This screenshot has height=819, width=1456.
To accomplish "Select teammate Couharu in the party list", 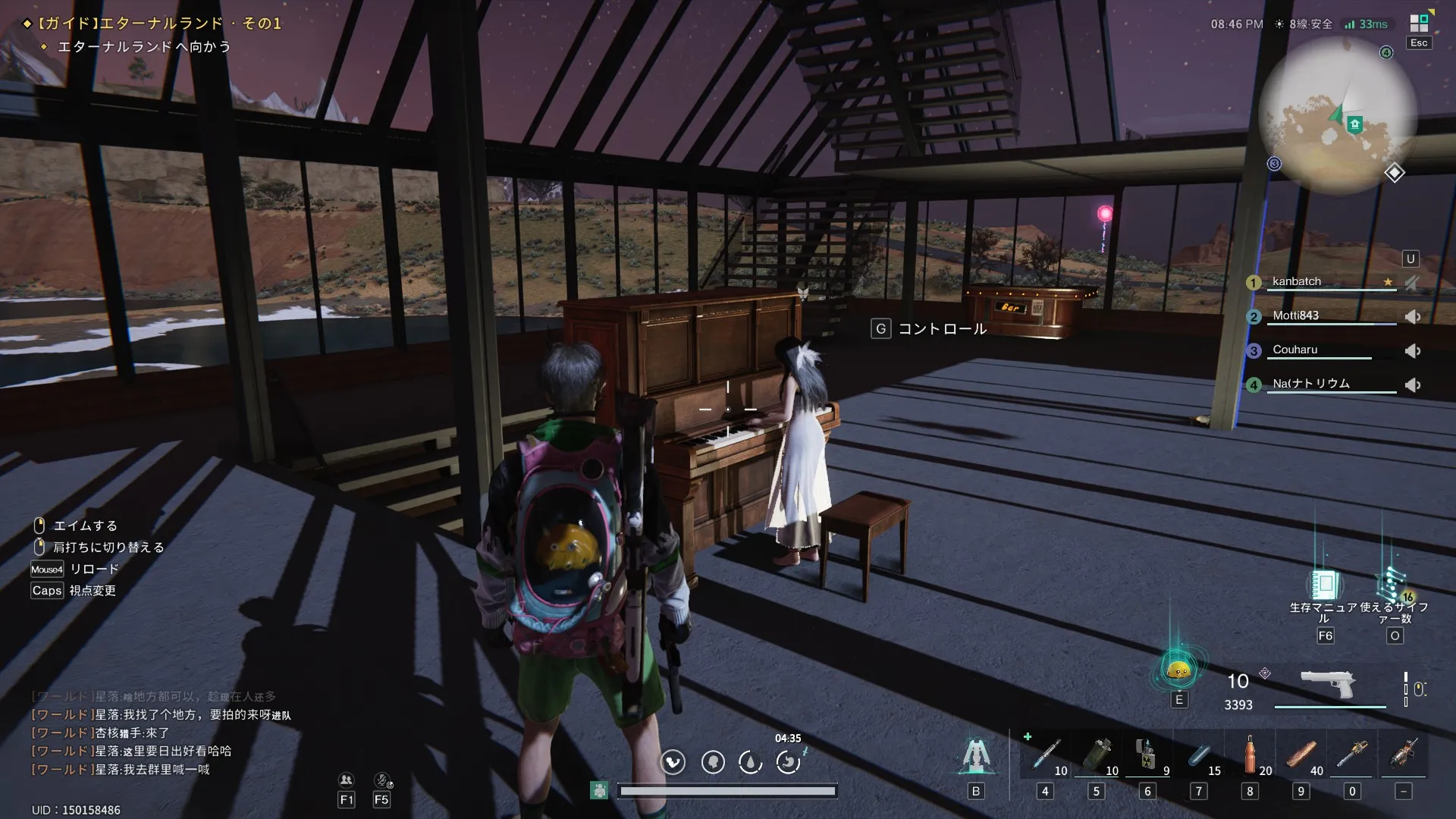I will tap(1295, 350).
